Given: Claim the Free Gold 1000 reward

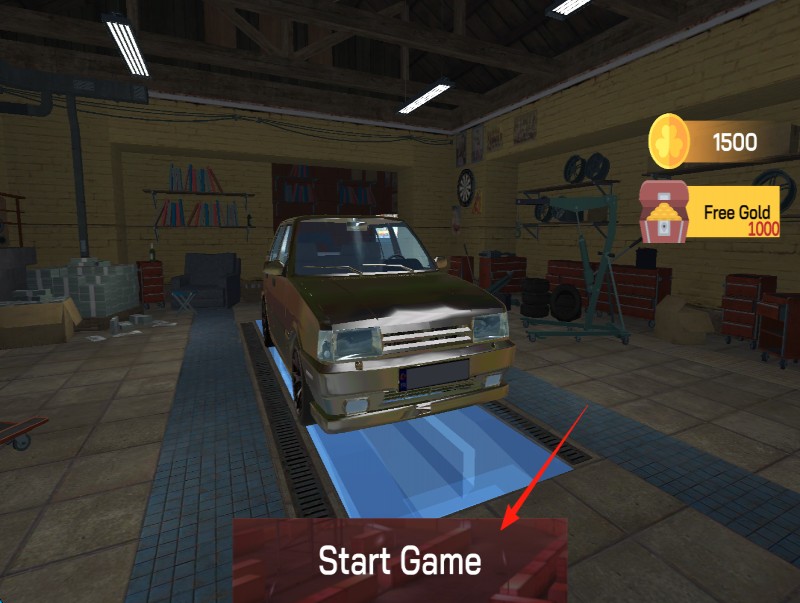Looking at the screenshot, I should [x=711, y=213].
